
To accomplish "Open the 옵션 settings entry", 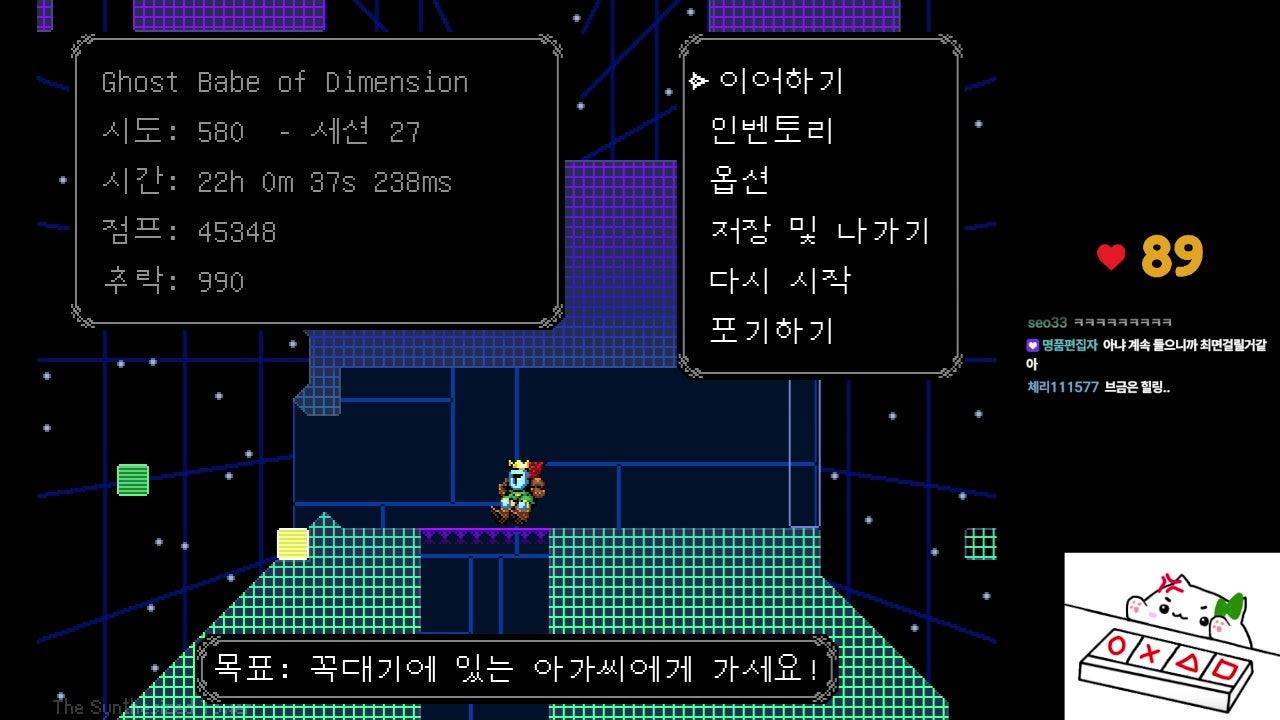I will click(x=739, y=181).
